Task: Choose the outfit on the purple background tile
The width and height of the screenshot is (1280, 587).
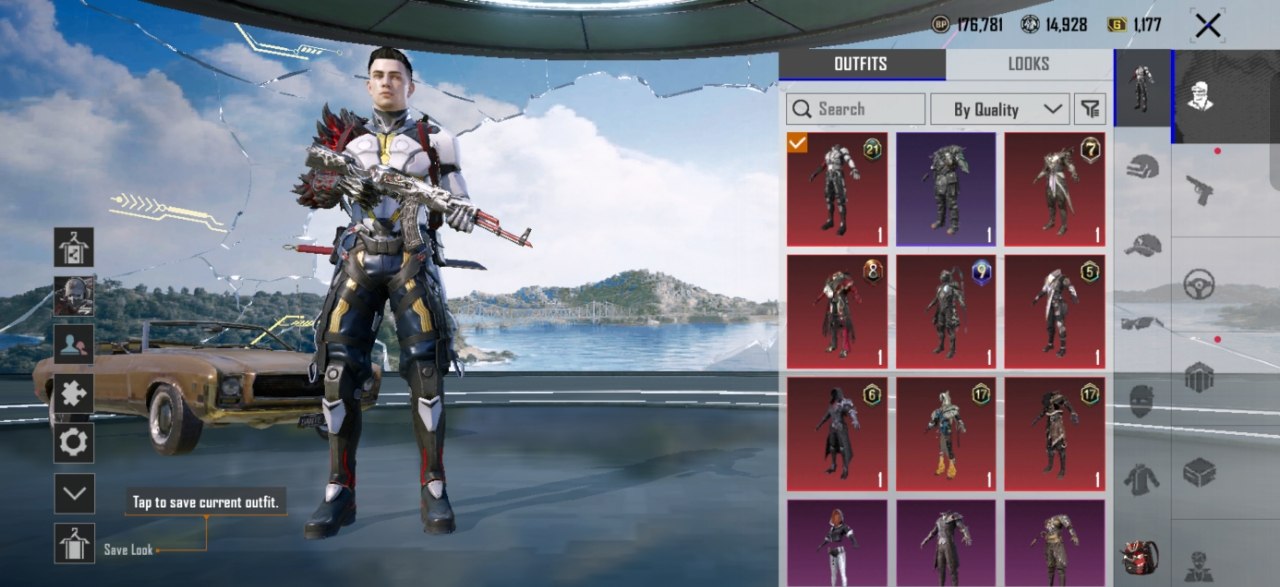Action: (945, 189)
